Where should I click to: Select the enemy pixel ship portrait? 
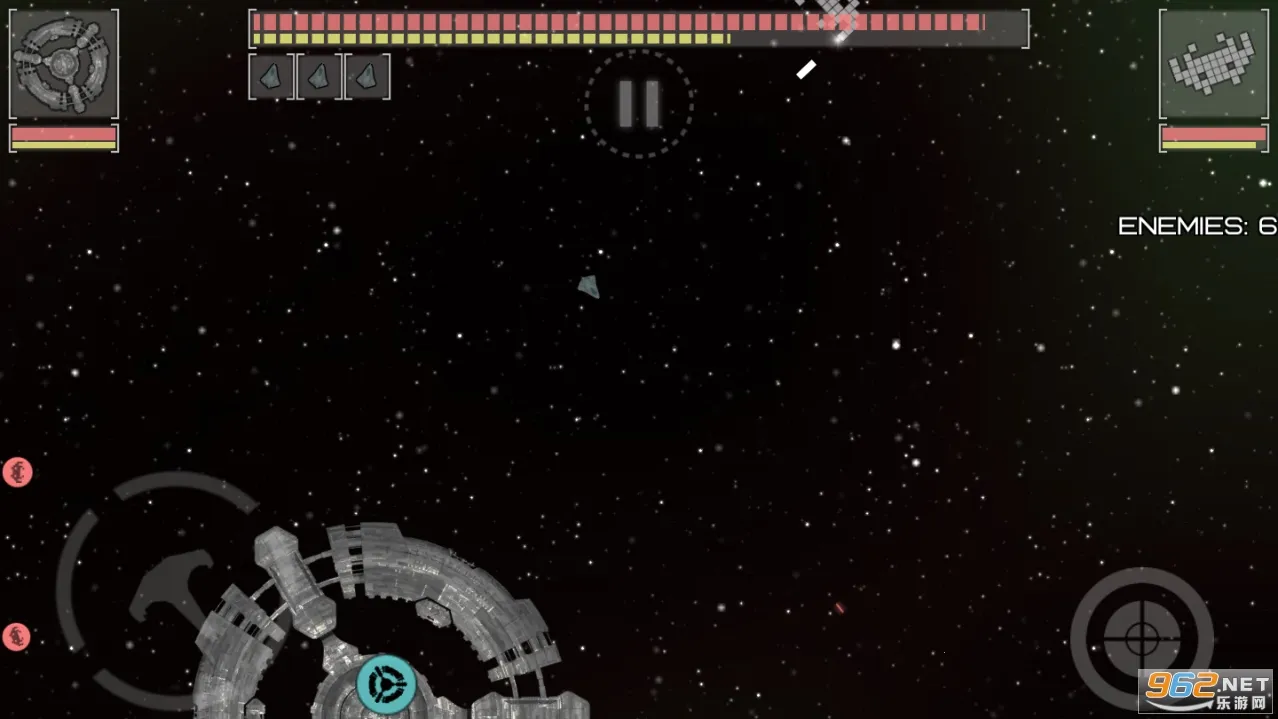(1212, 64)
